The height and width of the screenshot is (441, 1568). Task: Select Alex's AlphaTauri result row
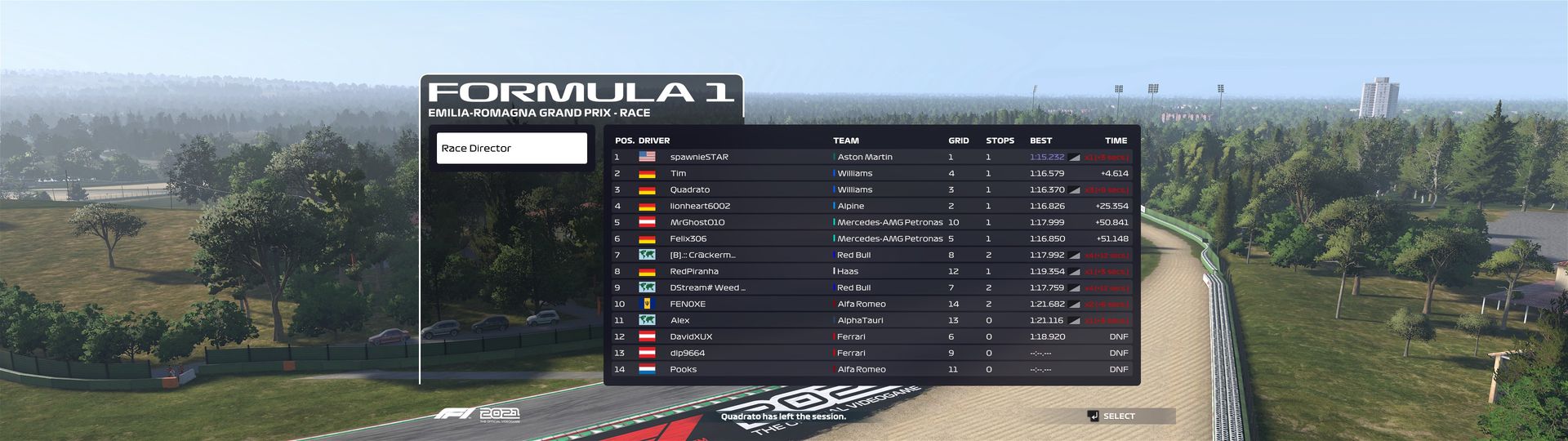click(x=871, y=320)
